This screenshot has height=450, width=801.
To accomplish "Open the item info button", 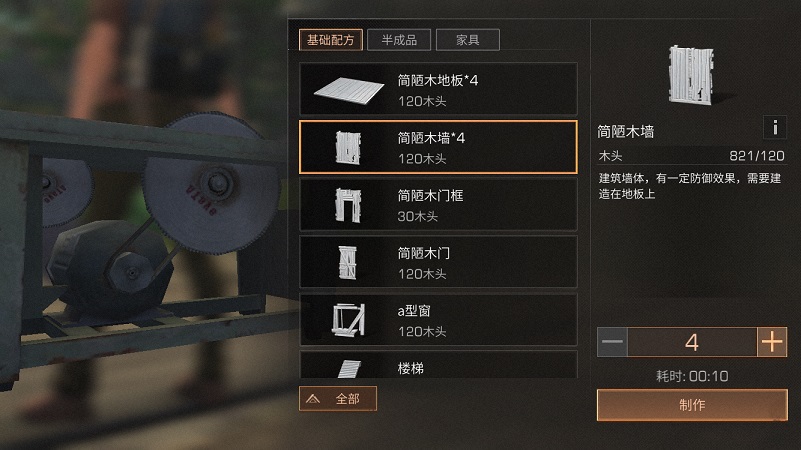I will 774,127.
